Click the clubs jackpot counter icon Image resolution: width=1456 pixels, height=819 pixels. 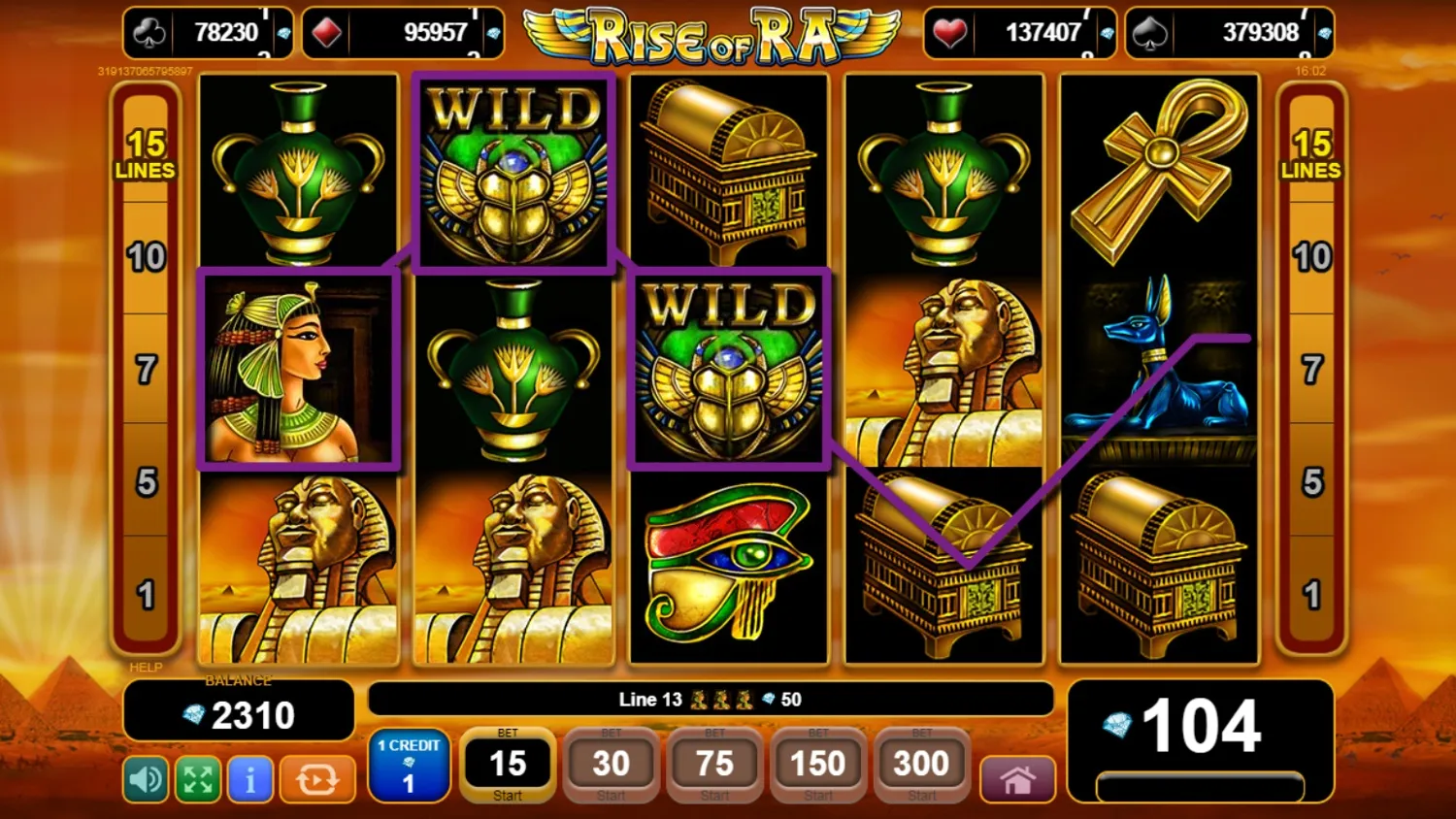tap(149, 32)
